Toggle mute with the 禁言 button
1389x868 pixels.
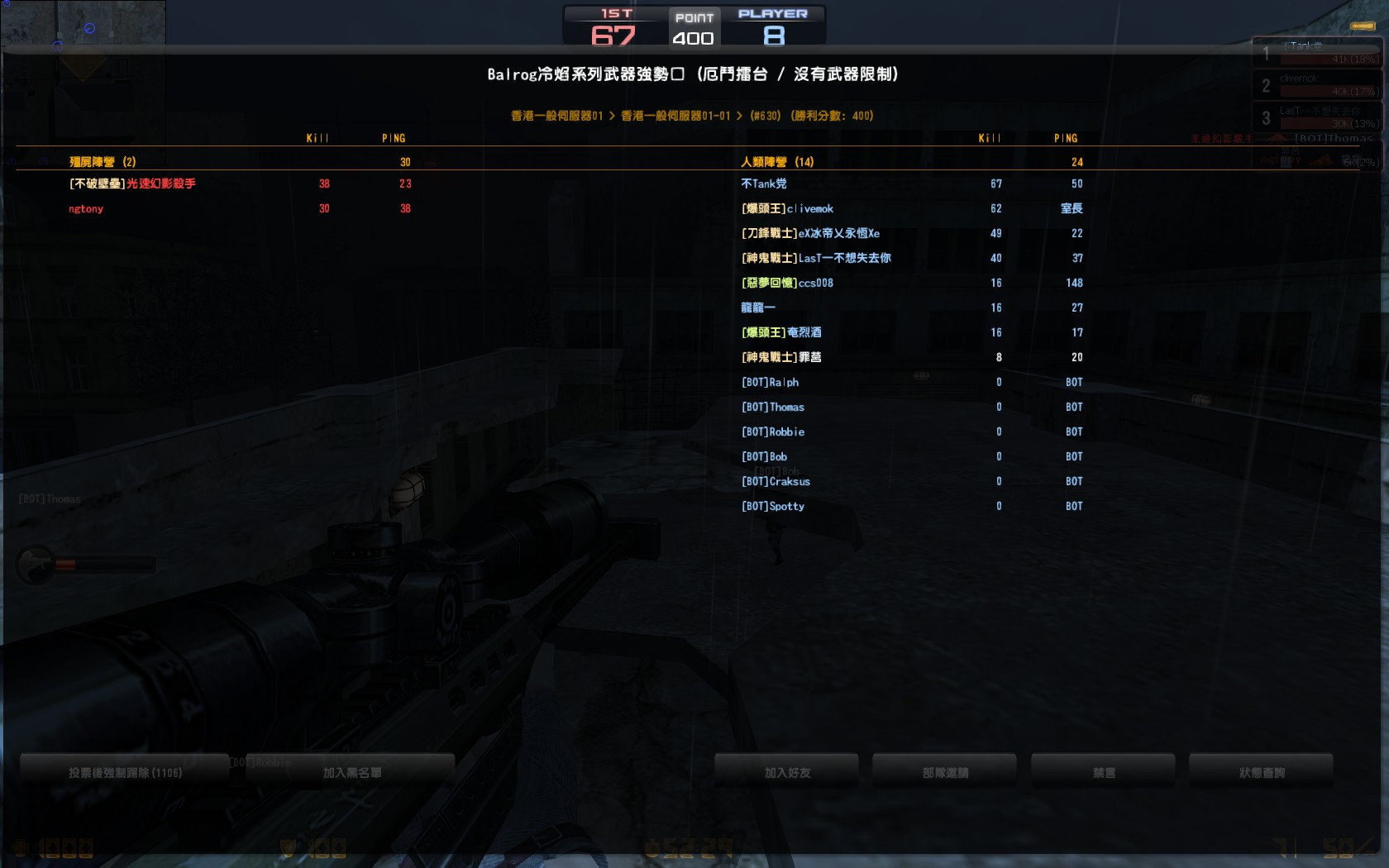[x=1102, y=771]
